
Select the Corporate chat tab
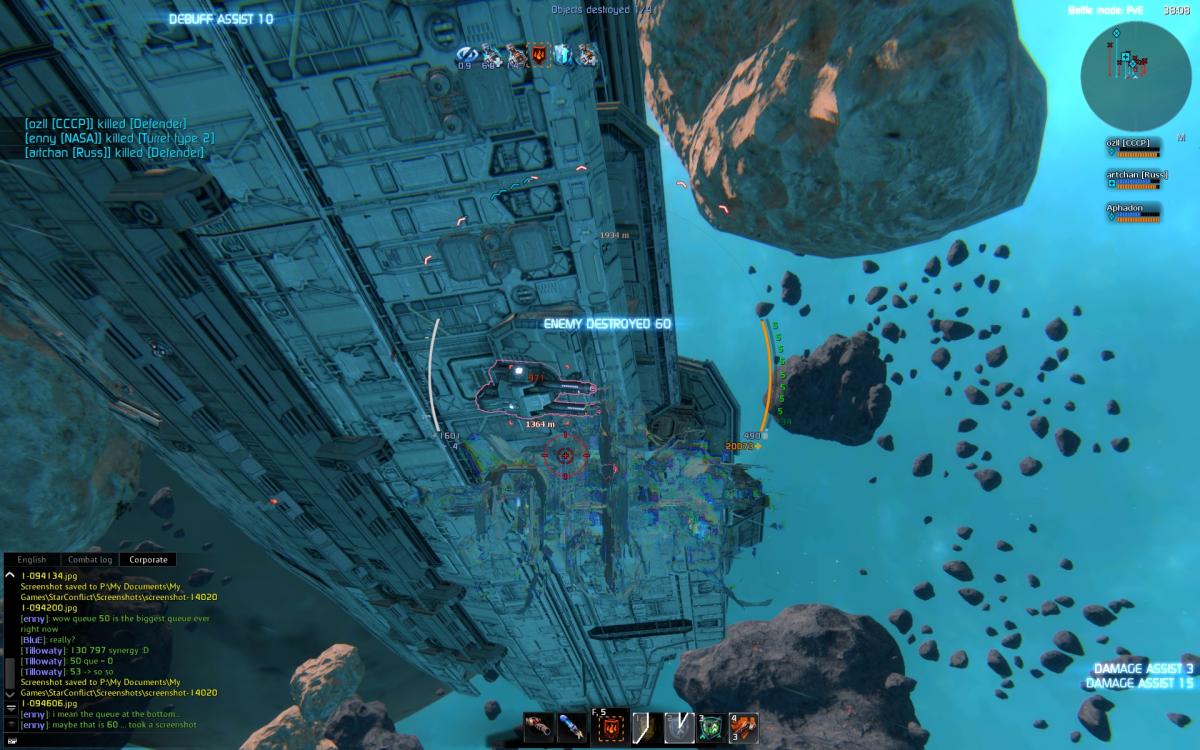148,560
